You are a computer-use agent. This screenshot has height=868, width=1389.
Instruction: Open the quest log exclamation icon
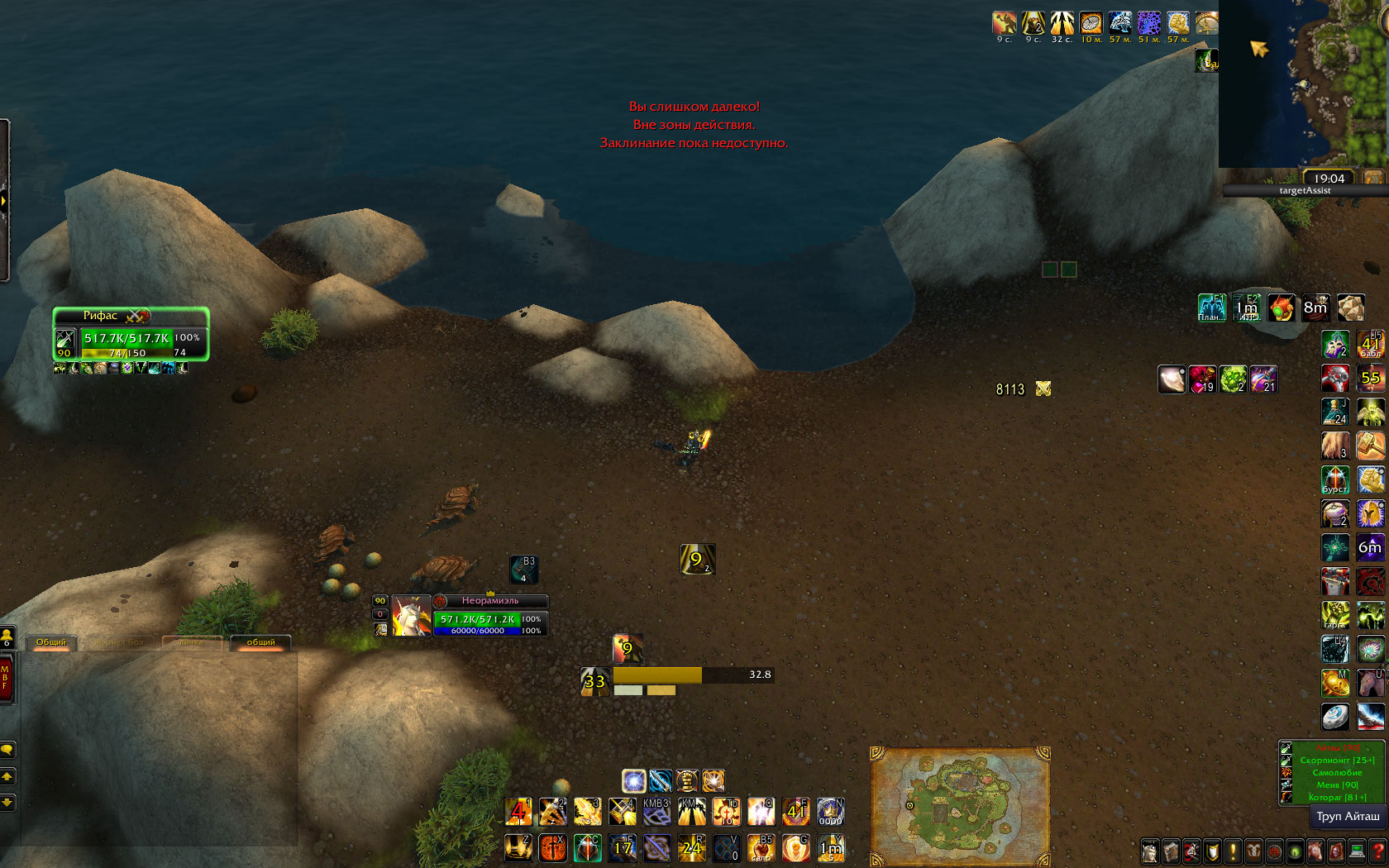[1233, 851]
